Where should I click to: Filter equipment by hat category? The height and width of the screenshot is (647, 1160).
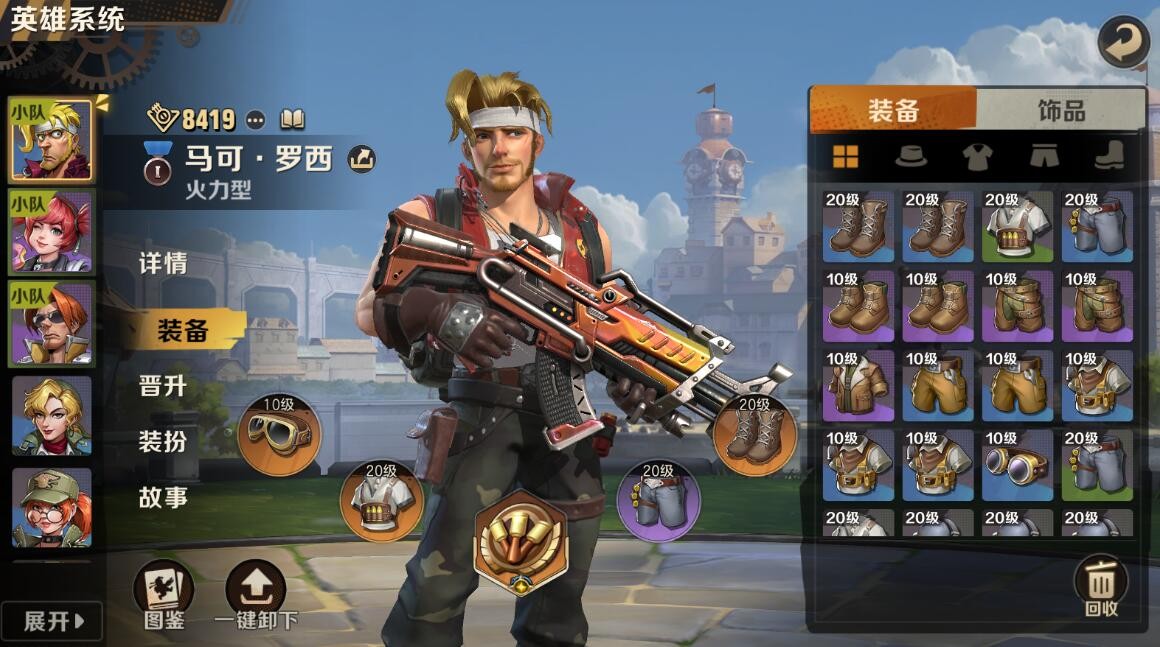tap(910, 156)
